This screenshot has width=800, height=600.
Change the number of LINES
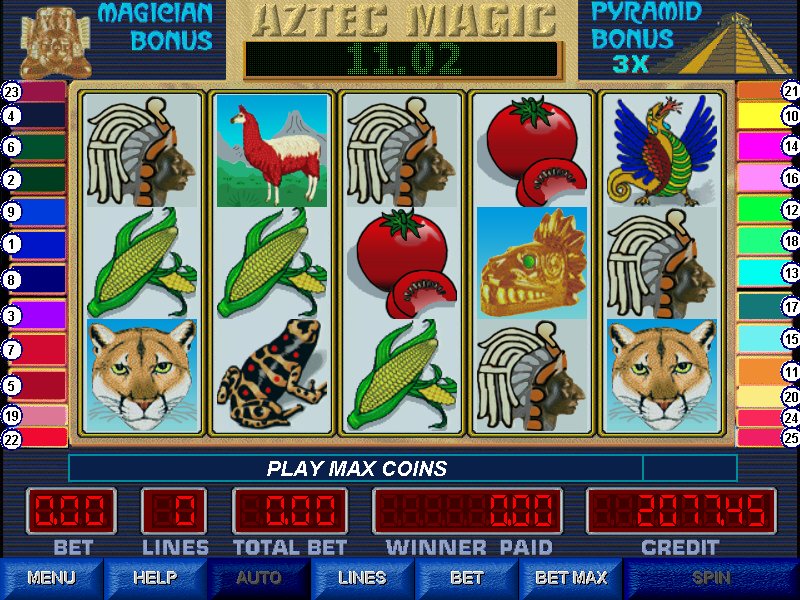click(x=362, y=578)
